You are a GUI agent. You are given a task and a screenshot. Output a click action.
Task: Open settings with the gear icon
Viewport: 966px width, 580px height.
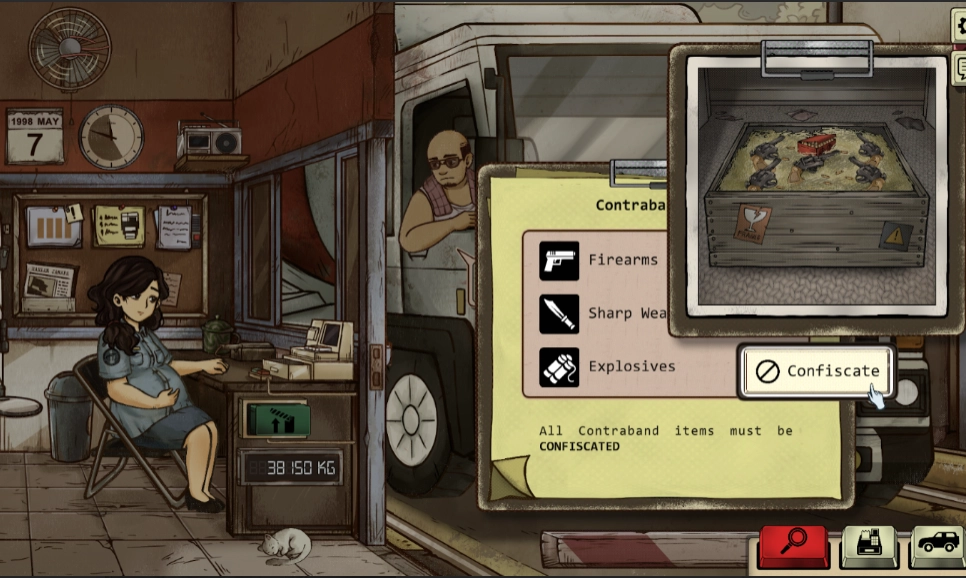coord(959,28)
